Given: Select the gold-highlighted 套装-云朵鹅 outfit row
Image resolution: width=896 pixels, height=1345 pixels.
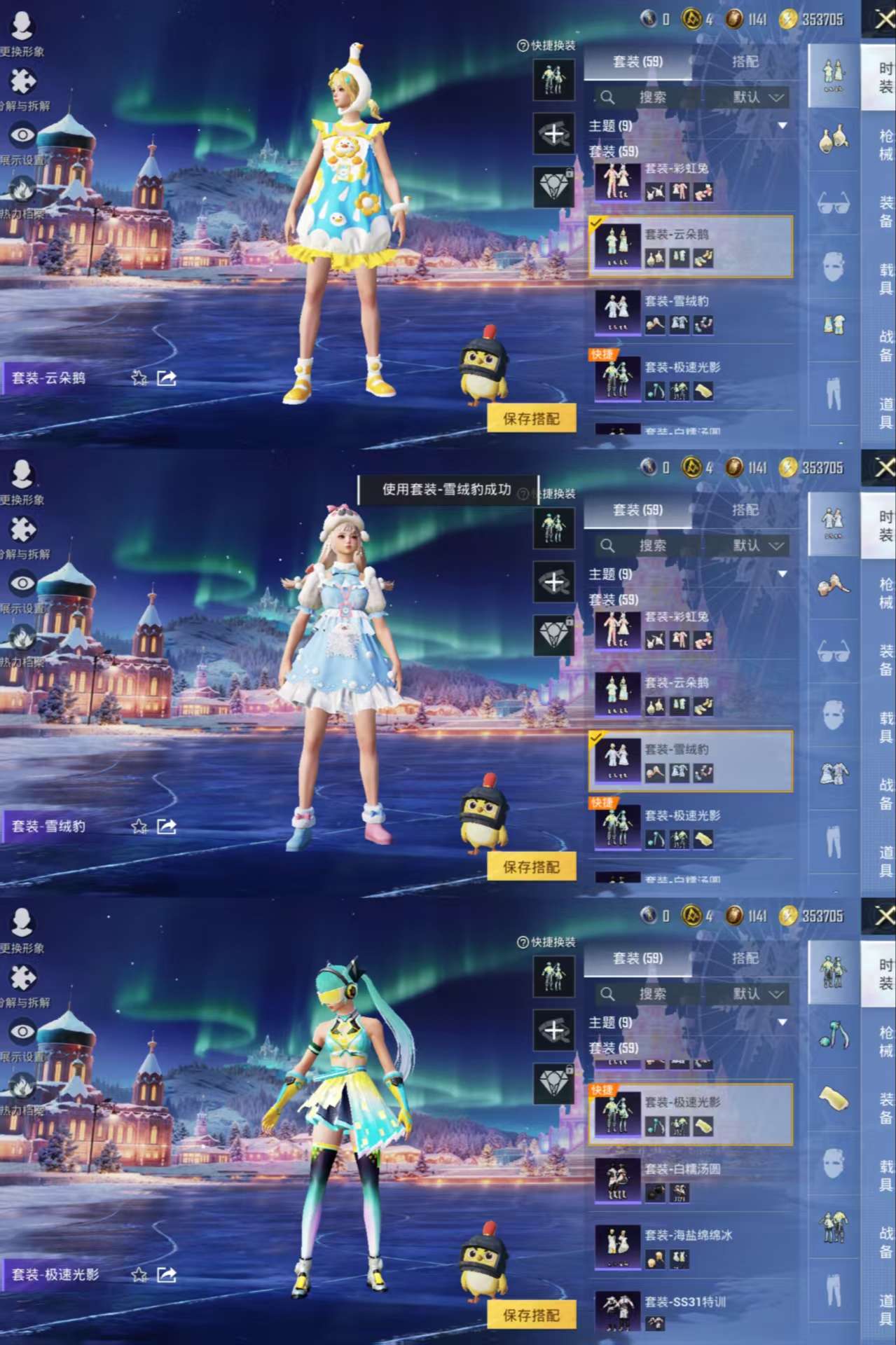Looking at the screenshot, I should (x=690, y=246).
